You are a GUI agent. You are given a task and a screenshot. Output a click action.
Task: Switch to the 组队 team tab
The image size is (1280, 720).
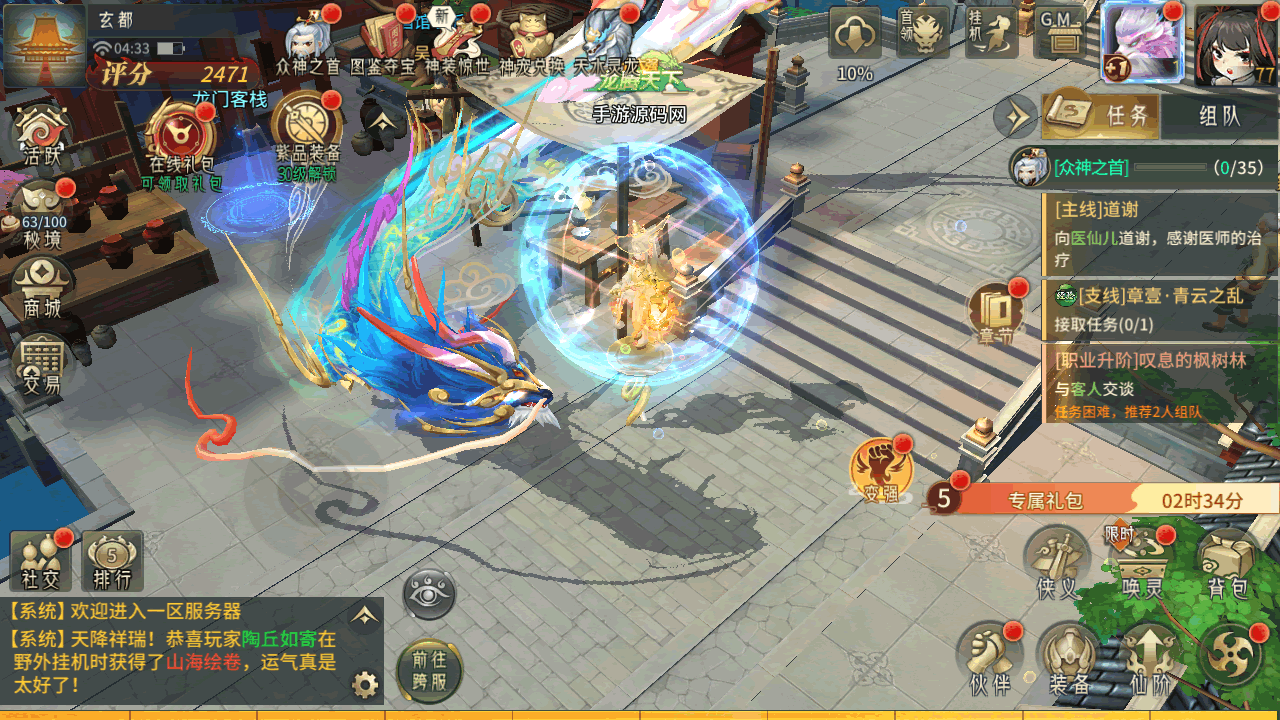click(1218, 116)
